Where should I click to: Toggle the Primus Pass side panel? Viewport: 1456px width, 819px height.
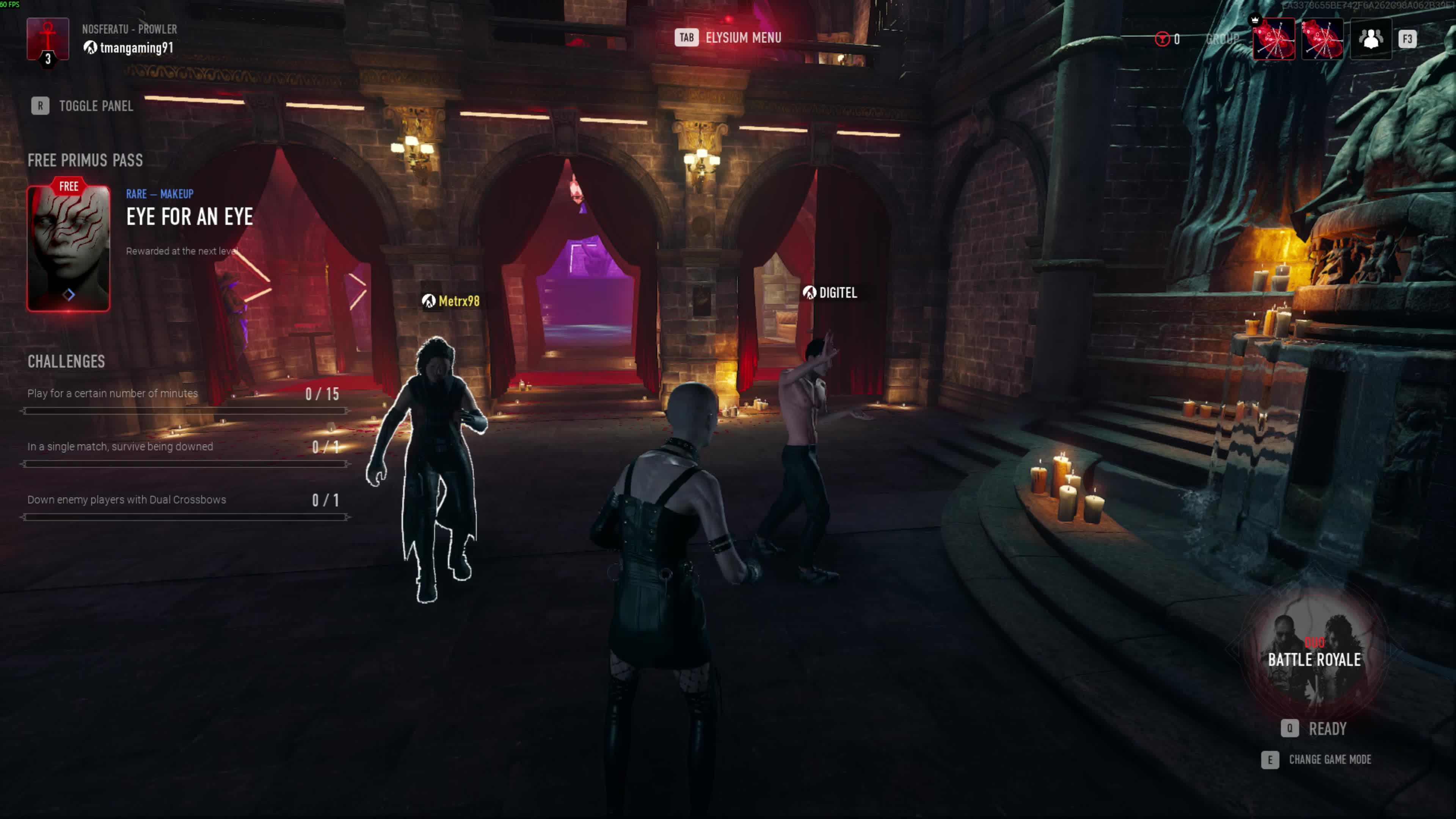(83, 106)
